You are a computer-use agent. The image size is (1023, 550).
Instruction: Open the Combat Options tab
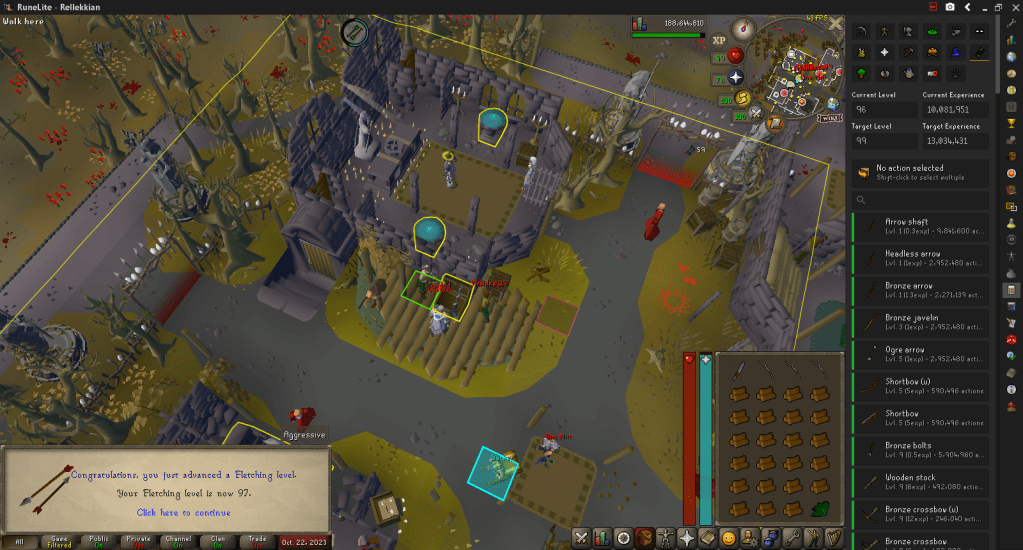point(580,537)
